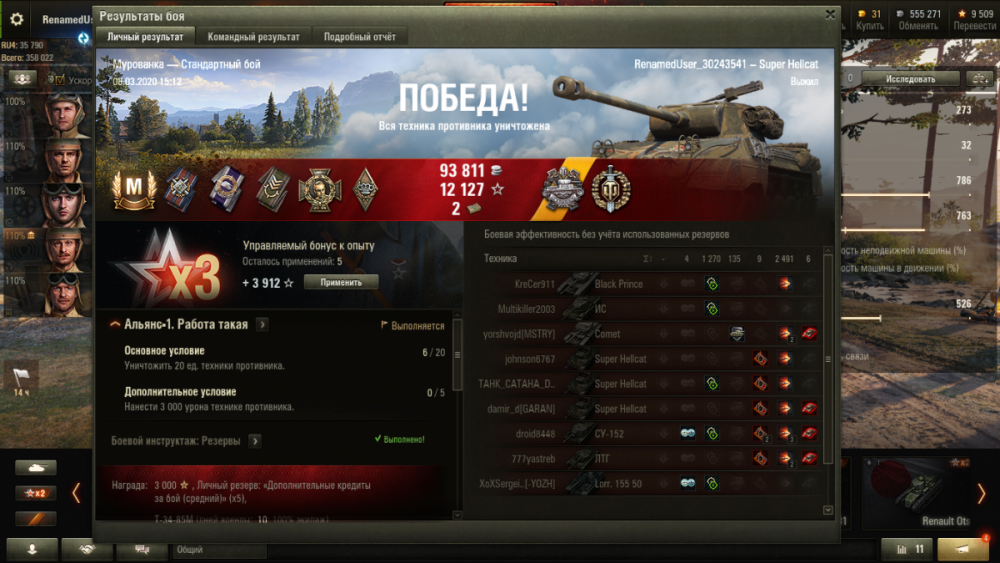Expand the Альянс-1. Работа такая mission arrow
1000x563 pixels.
(262, 324)
